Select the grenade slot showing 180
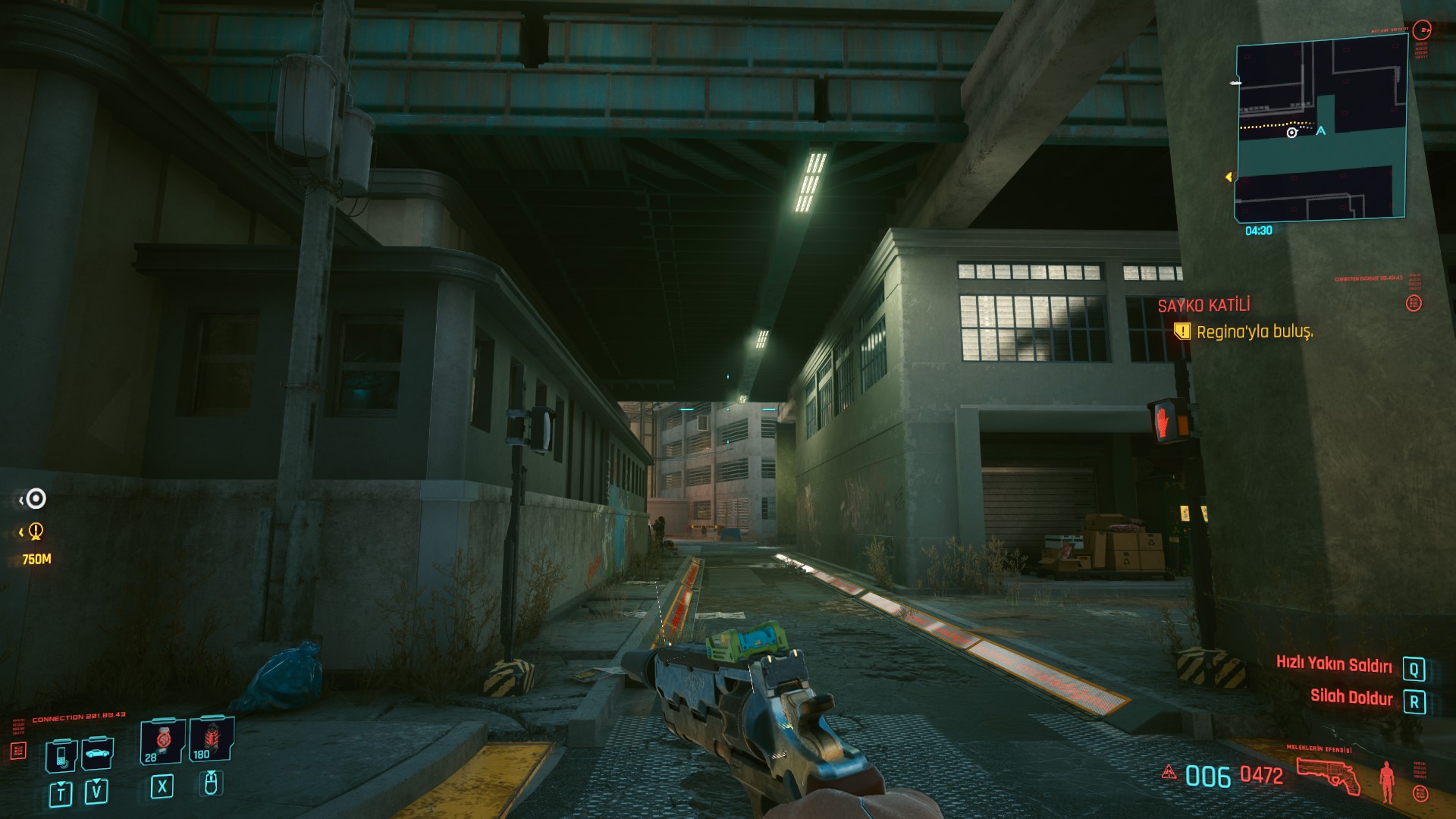 pyautogui.click(x=211, y=739)
